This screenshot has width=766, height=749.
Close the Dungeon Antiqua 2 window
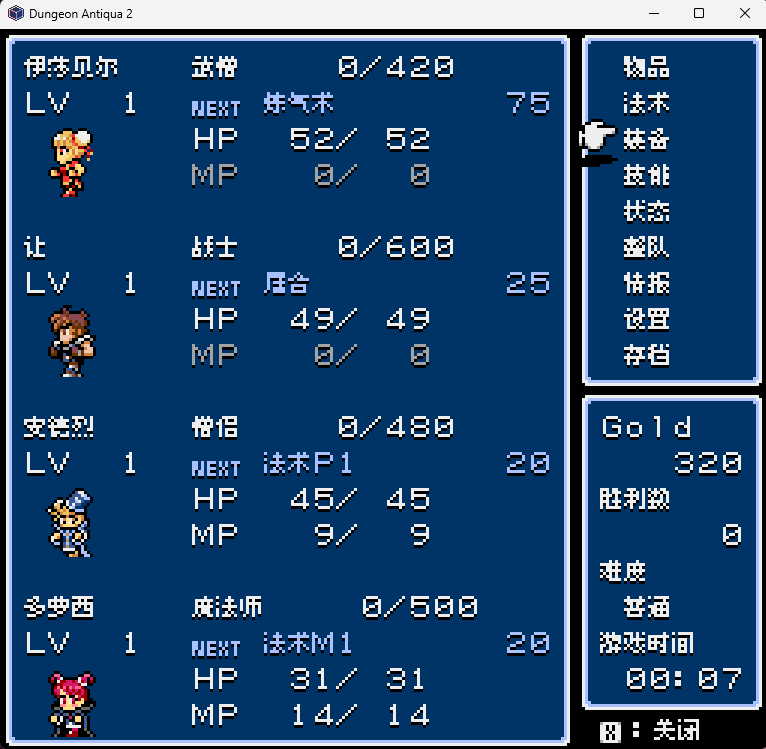click(741, 14)
